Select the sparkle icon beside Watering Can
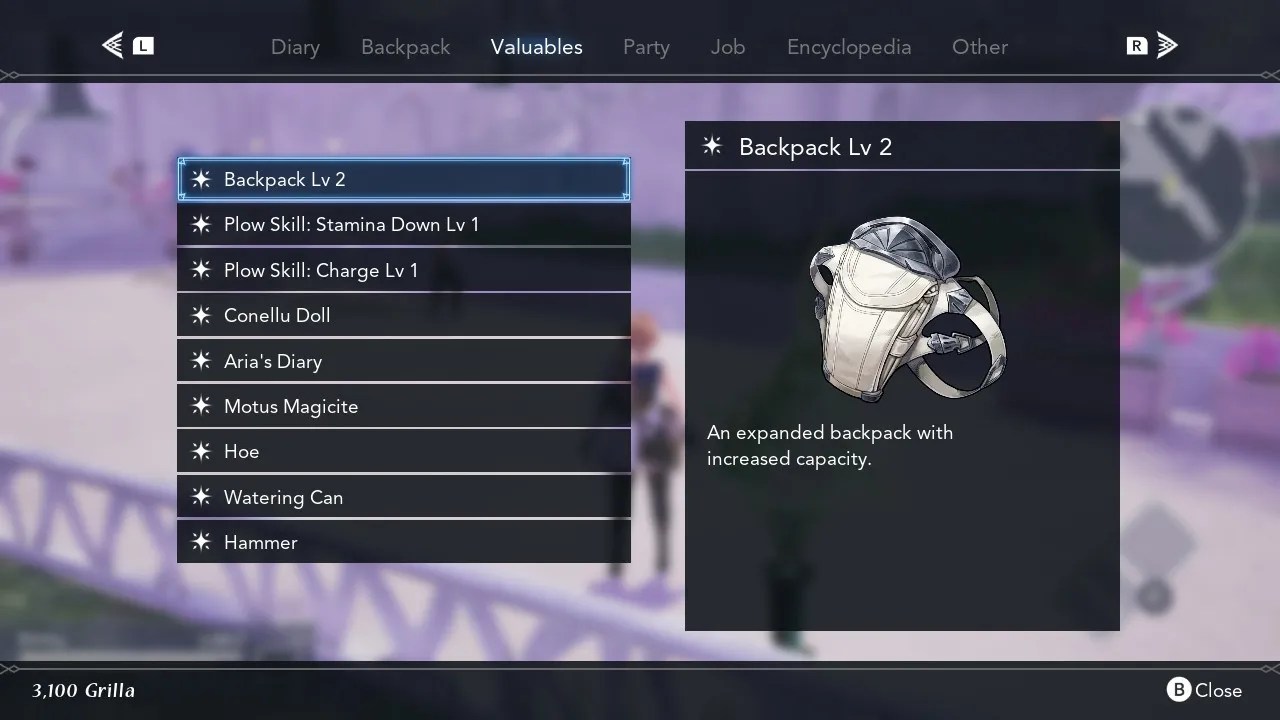The image size is (1280, 720). [x=200, y=497]
